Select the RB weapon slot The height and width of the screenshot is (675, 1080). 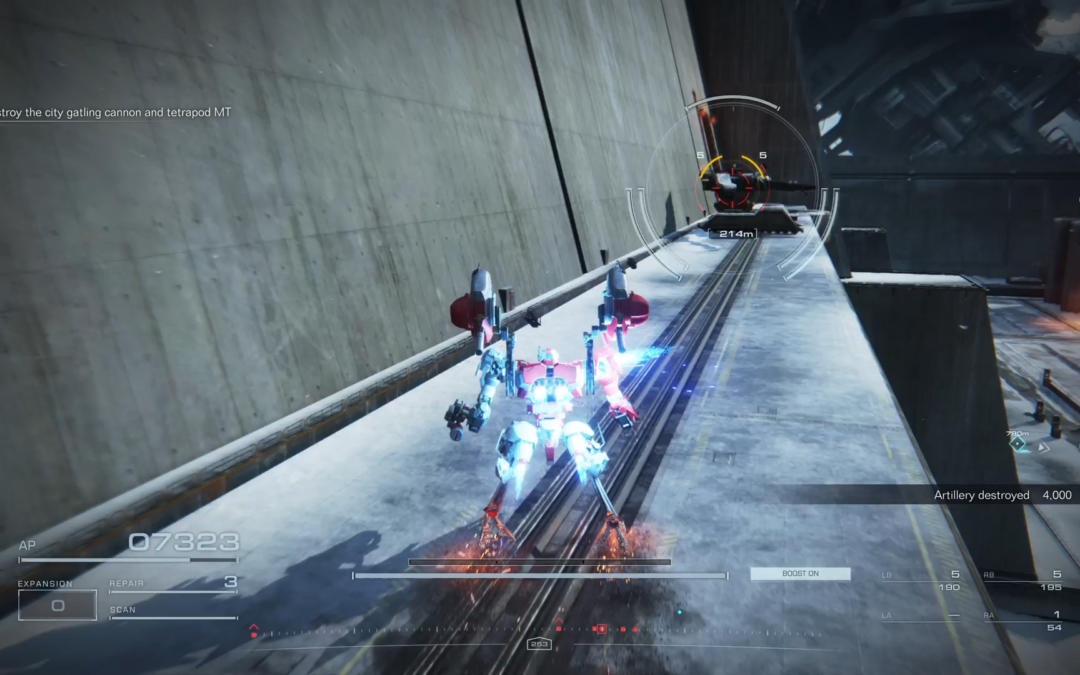1022,580
